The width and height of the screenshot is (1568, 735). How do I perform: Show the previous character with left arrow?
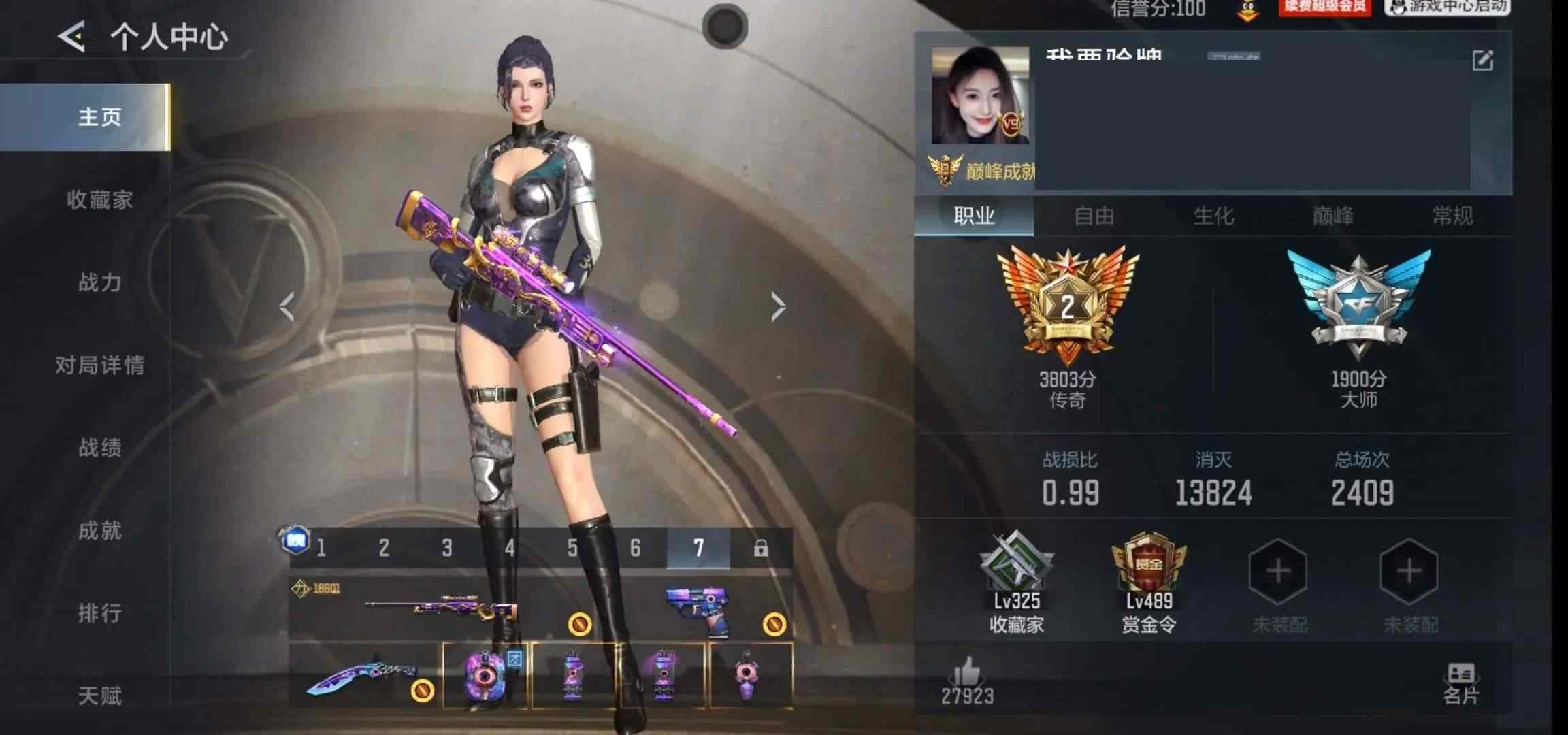[287, 307]
